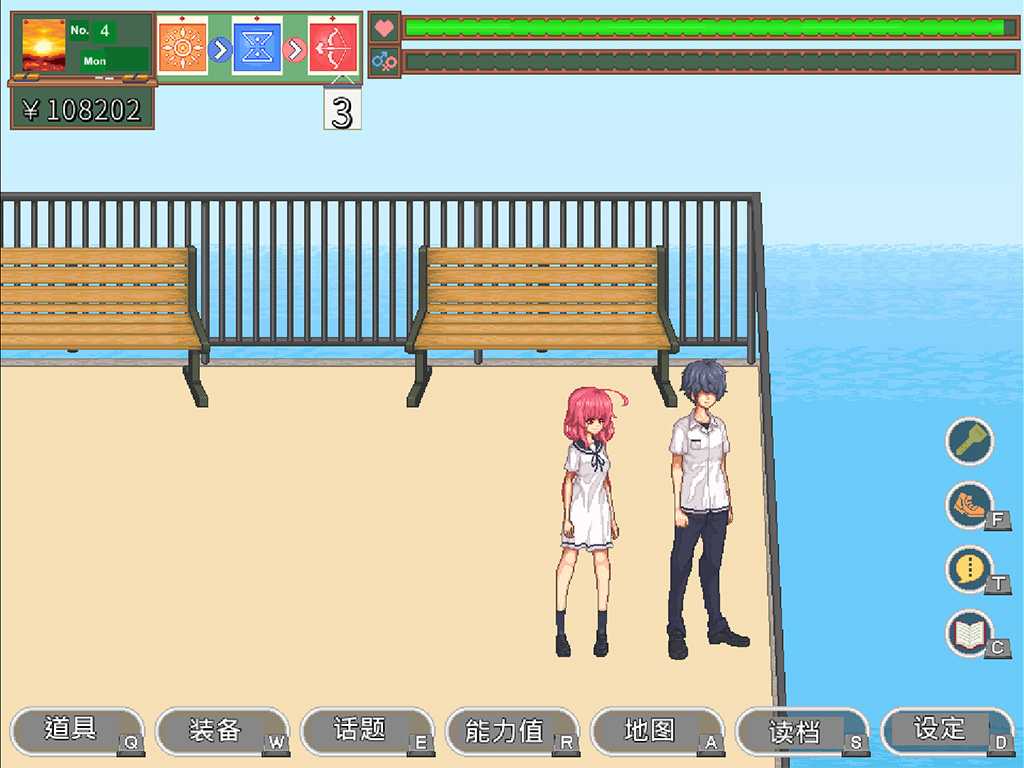
Task: Open the book journal icon
Action: (970, 633)
